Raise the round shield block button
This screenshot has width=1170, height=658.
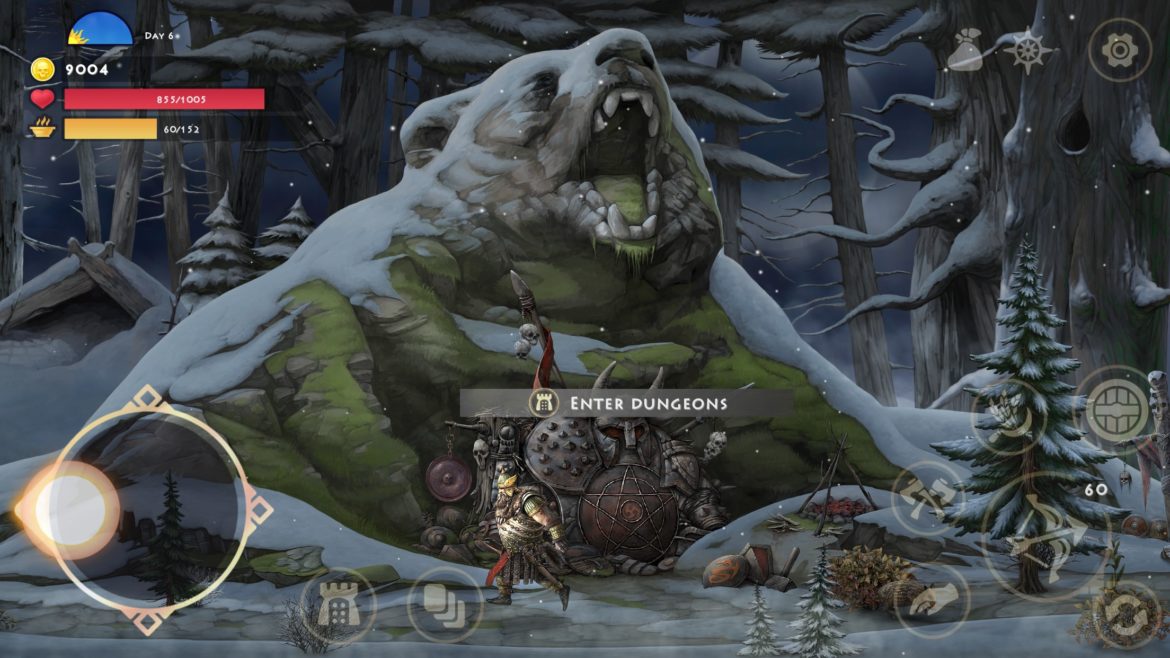click(x=1116, y=411)
